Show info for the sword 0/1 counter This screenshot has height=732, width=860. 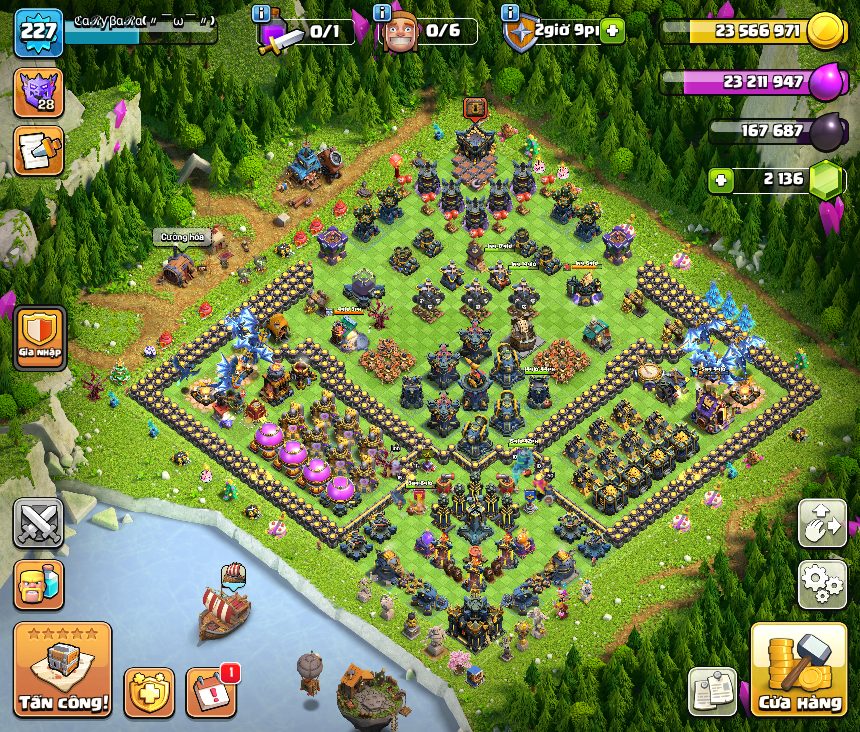tap(262, 13)
